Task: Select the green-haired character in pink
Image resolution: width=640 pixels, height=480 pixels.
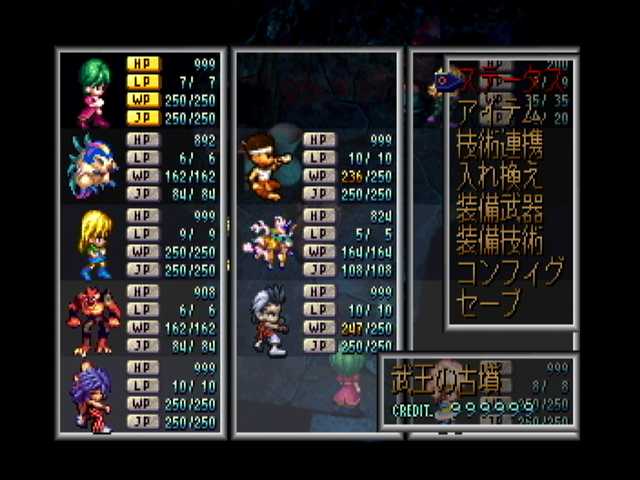Action: point(92,88)
